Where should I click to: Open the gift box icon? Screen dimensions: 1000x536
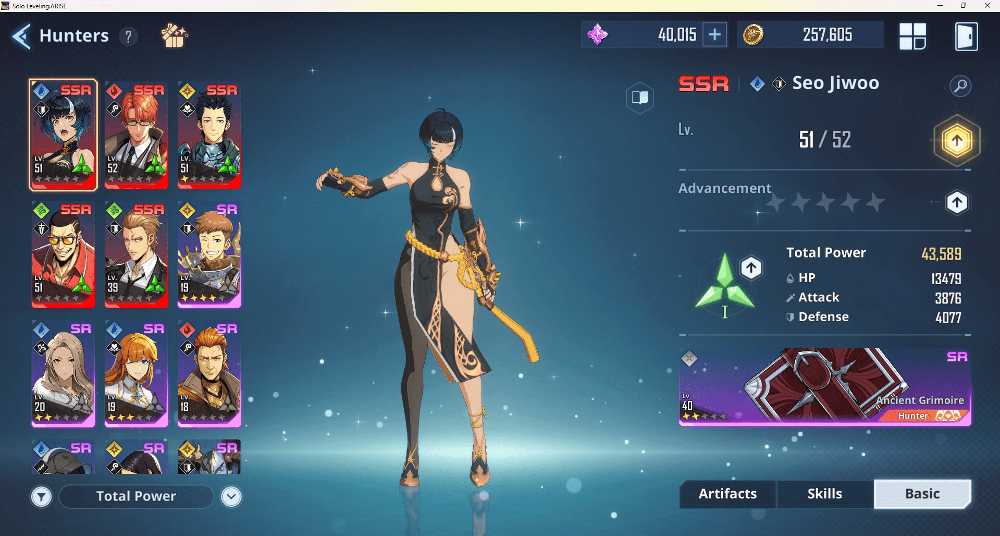point(174,37)
